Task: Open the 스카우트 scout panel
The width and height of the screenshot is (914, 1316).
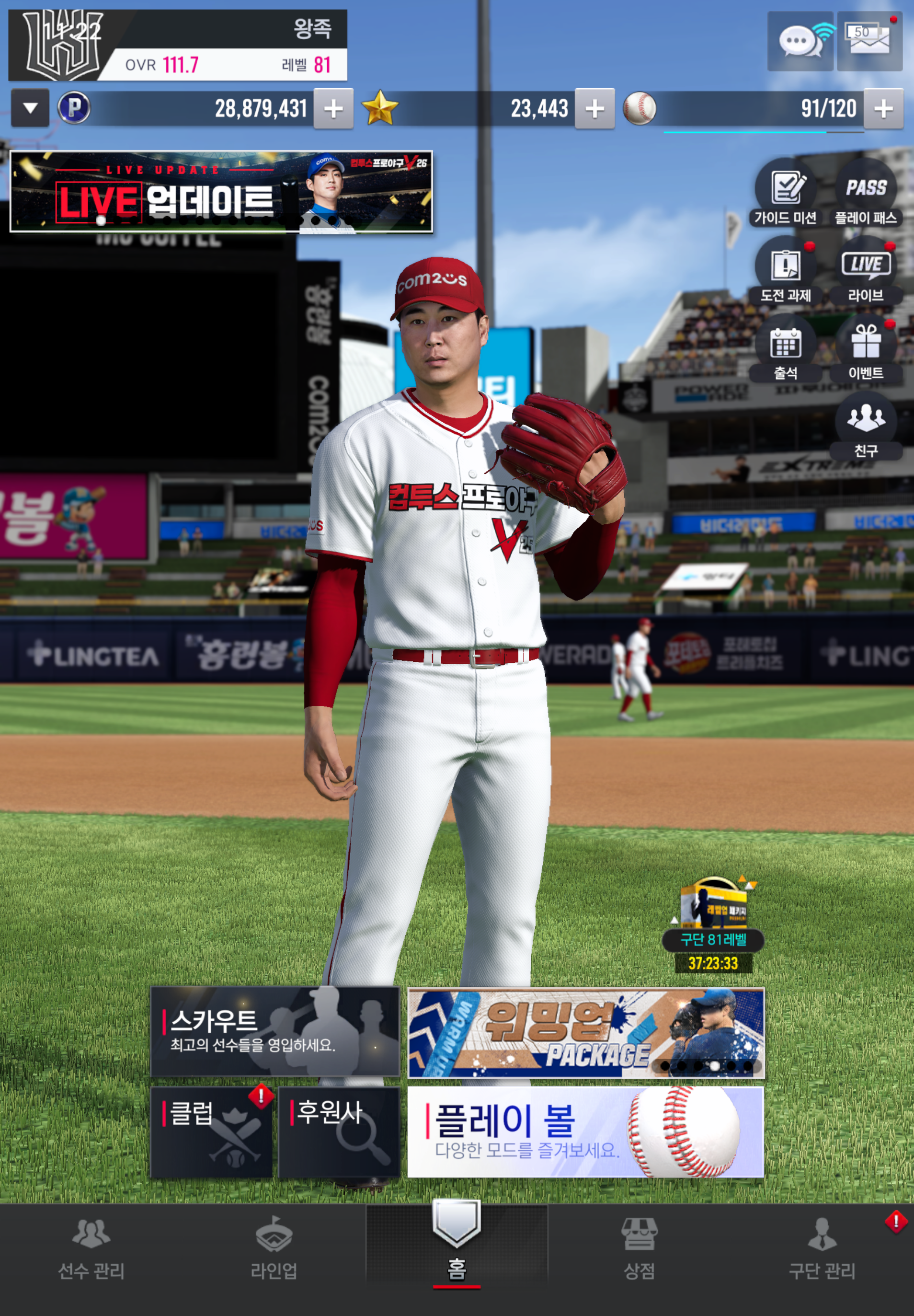Action: tap(274, 1031)
